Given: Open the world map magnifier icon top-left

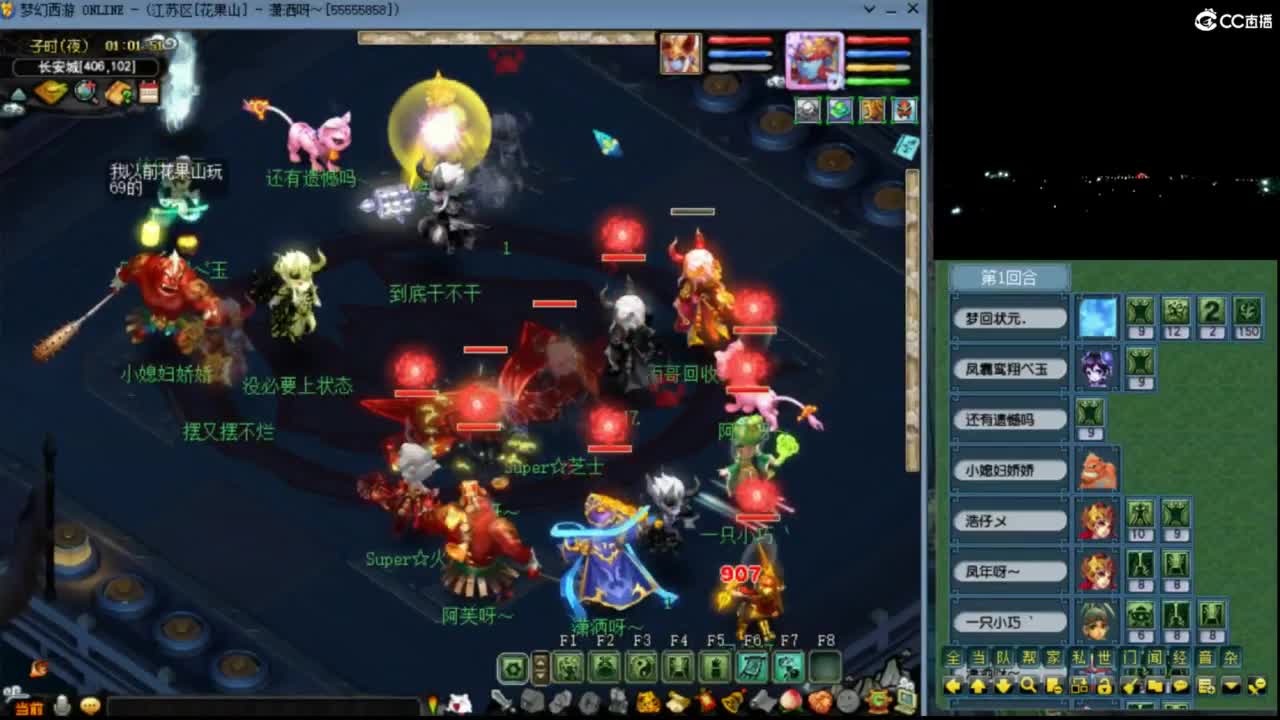Looking at the screenshot, I should pyautogui.click(x=84, y=91).
